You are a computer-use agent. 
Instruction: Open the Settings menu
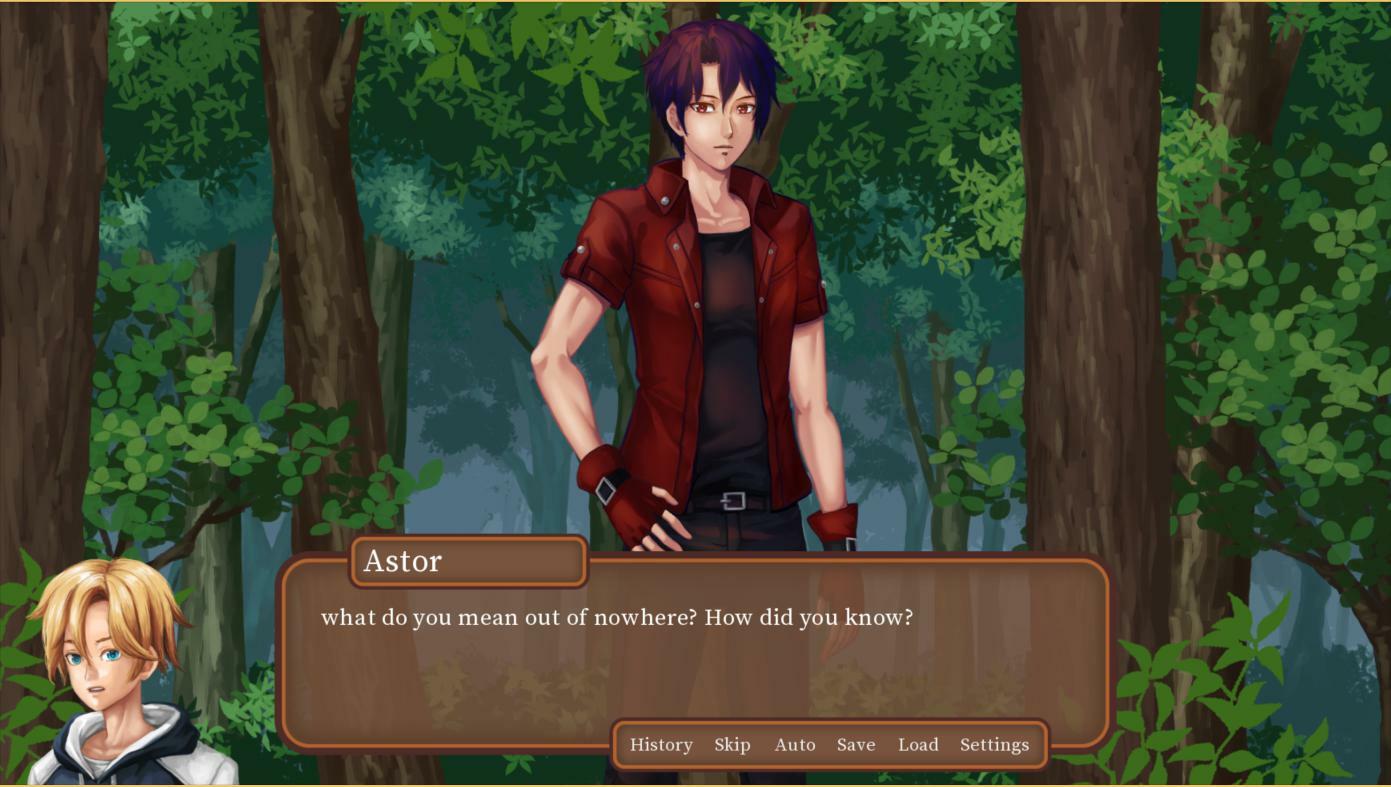pos(994,744)
